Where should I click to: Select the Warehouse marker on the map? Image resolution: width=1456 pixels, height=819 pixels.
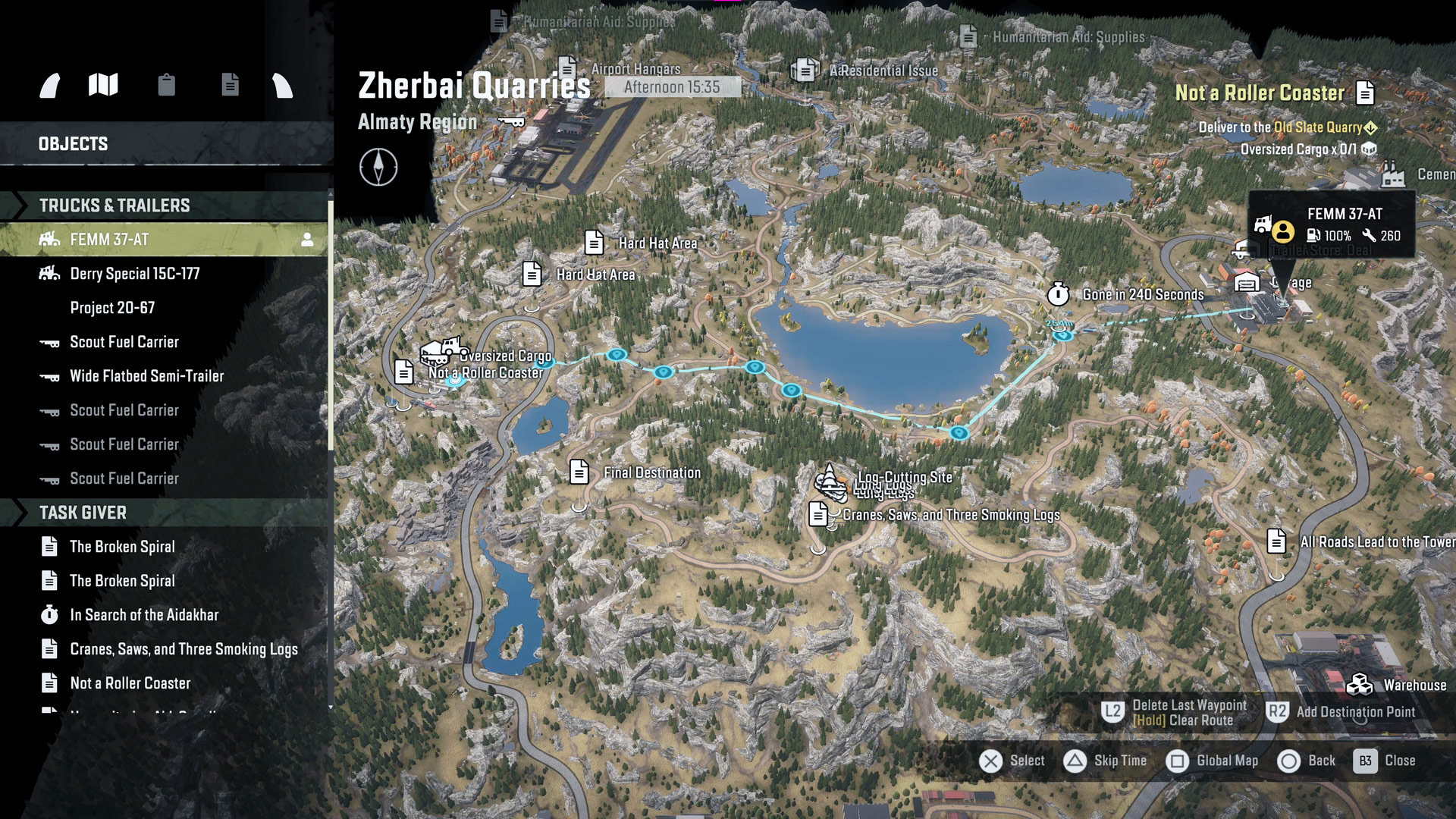pyautogui.click(x=1360, y=685)
